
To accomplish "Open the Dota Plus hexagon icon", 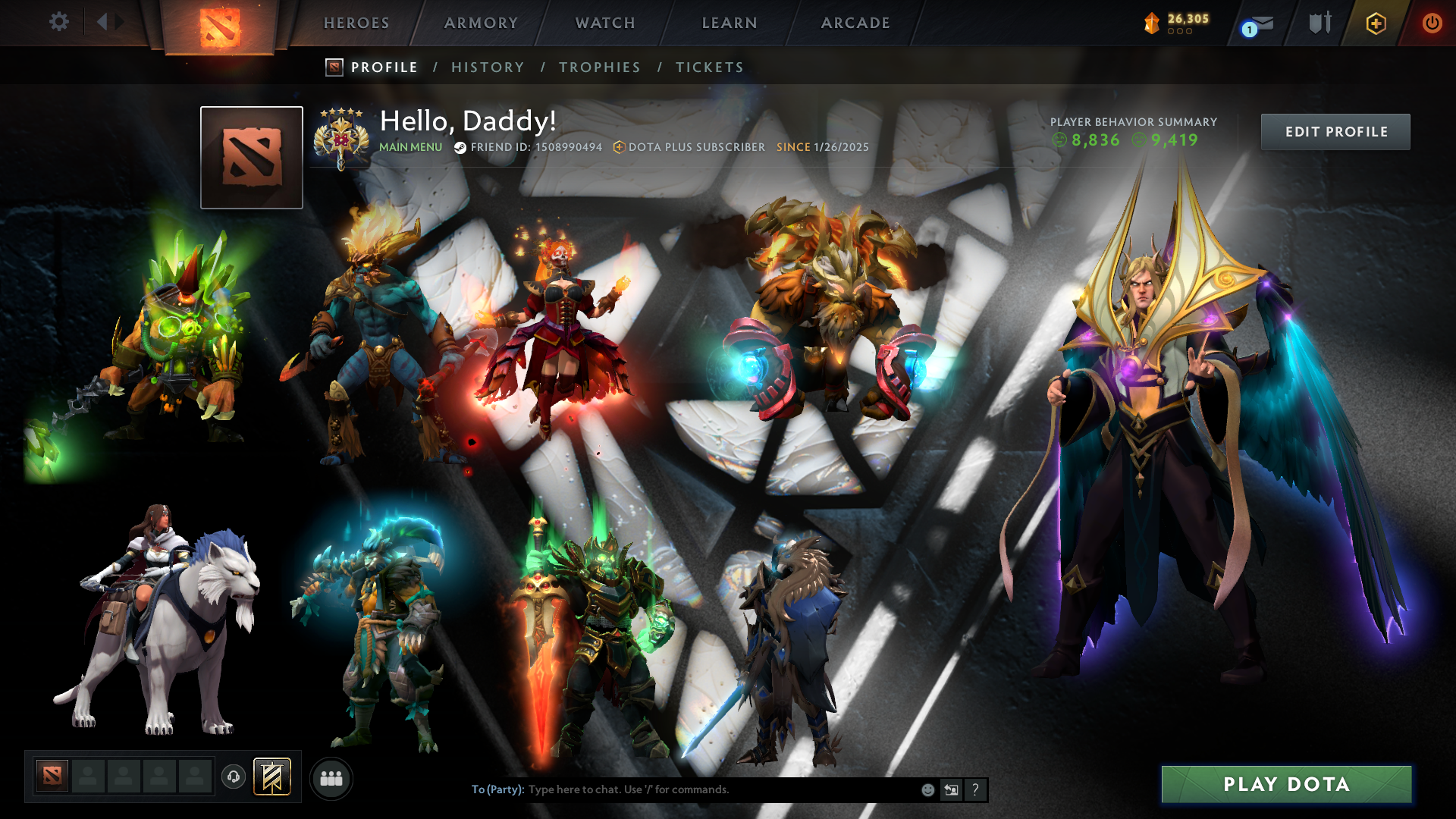I will pos(1376,24).
